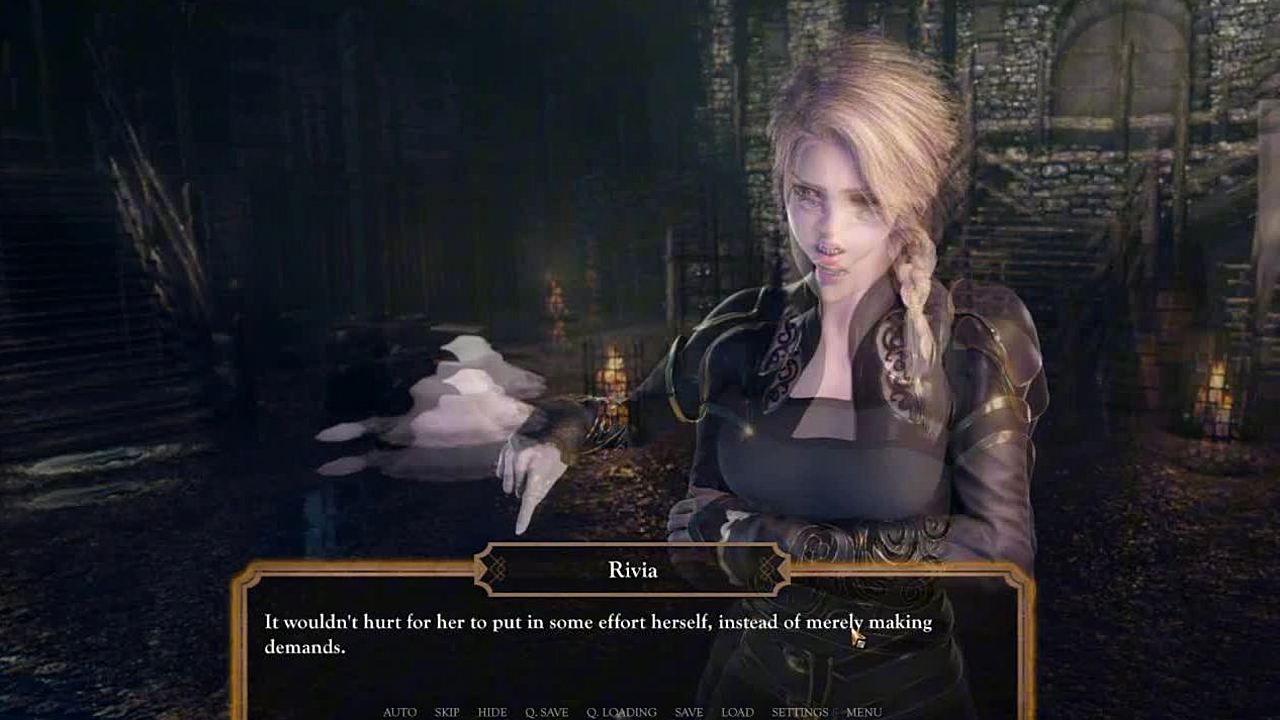Go to the main Menu
The height and width of the screenshot is (720, 1280).
(x=864, y=712)
